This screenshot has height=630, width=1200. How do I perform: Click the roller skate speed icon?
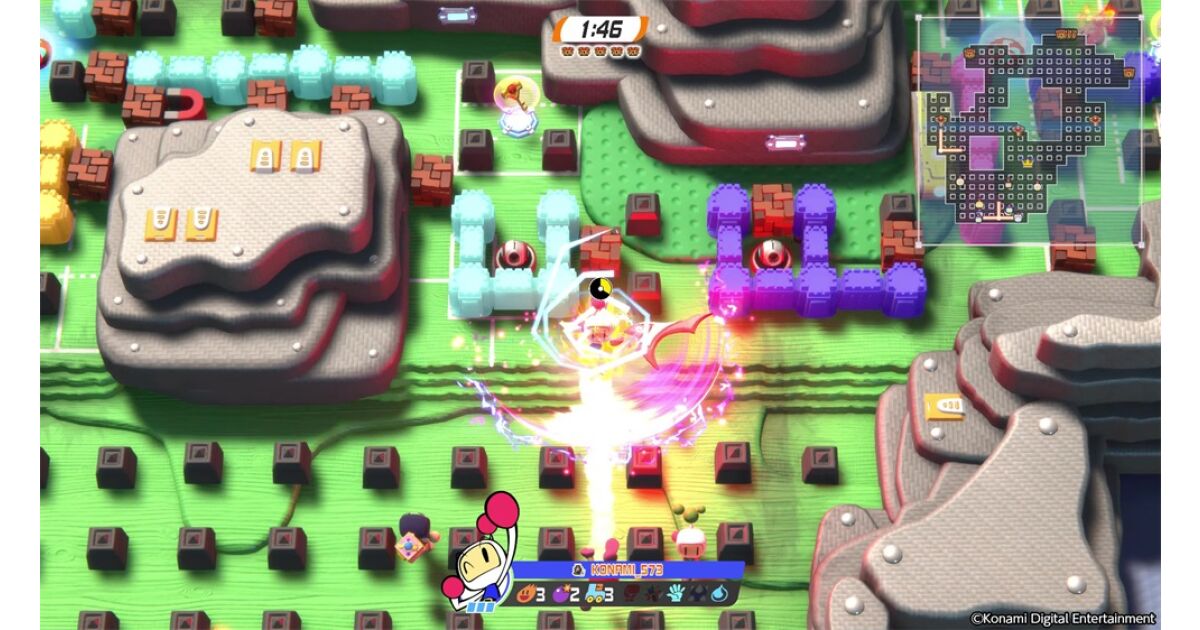coord(593,593)
